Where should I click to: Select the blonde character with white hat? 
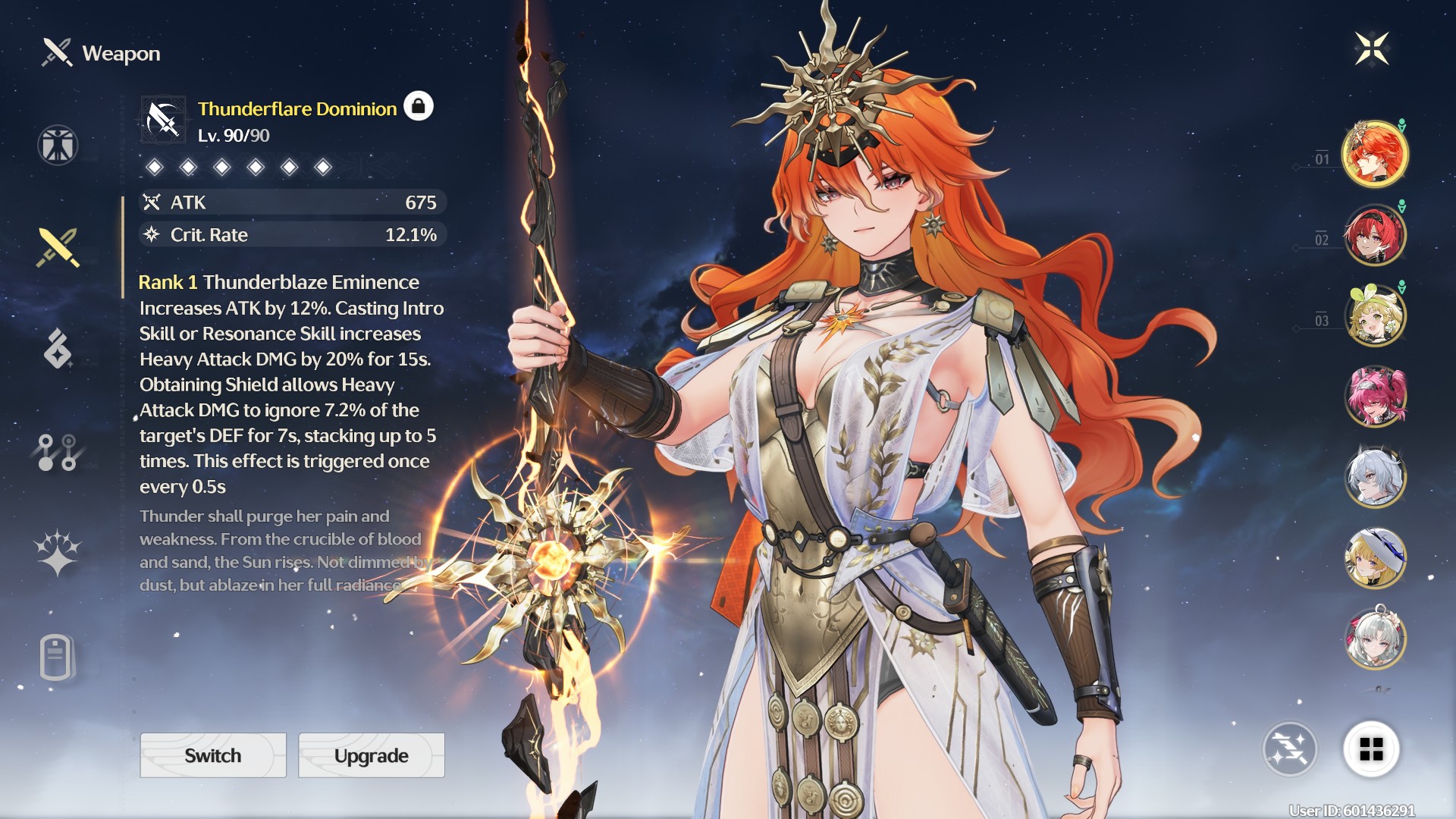click(x=1375, y=558)
